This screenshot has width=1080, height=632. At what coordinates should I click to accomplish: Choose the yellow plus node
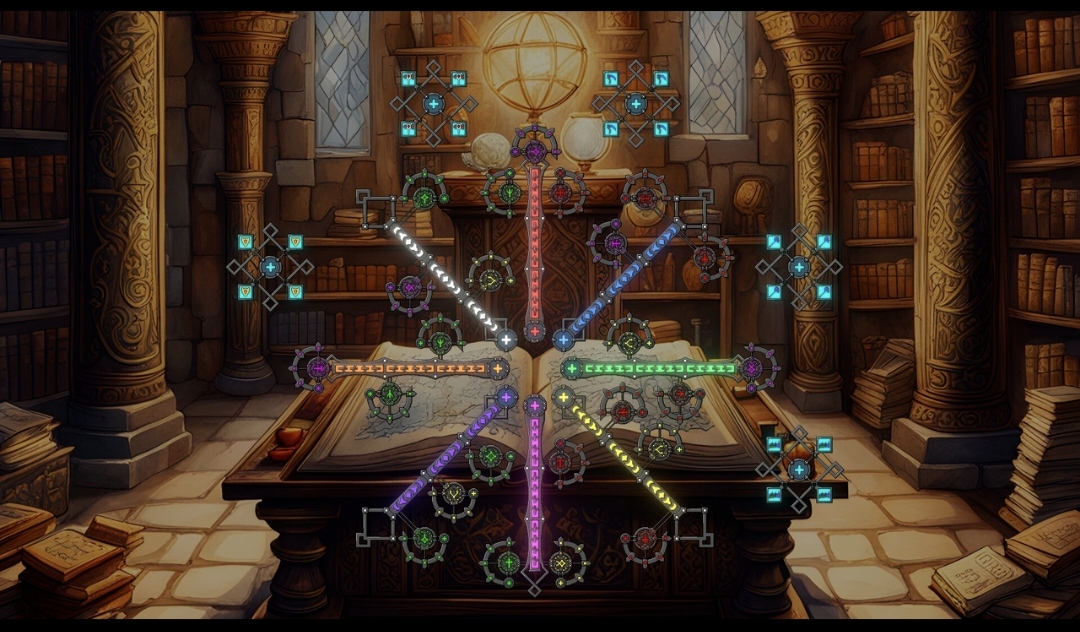pyautogui.click(x=564, y=398)
